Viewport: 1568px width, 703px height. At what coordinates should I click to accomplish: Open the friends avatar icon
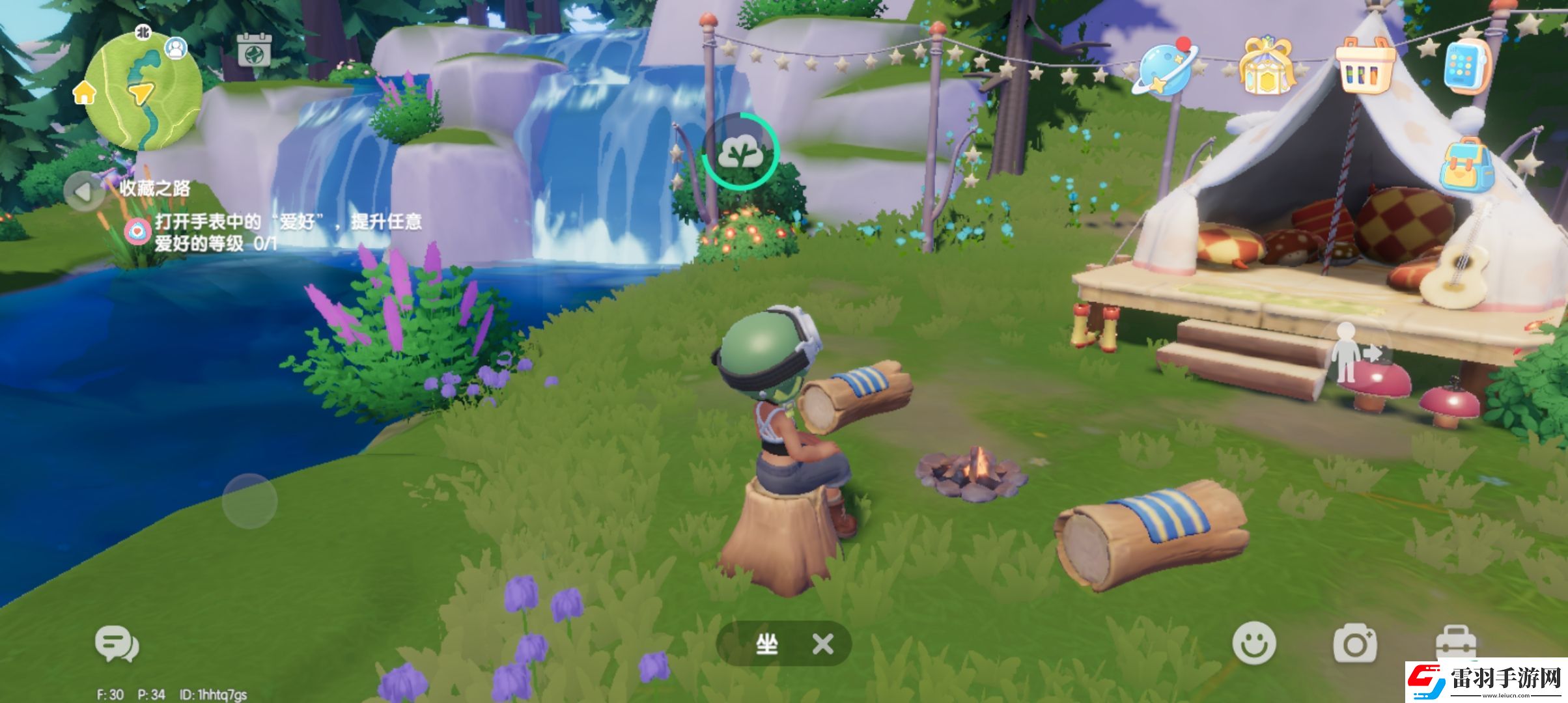[x=176, y=48]
